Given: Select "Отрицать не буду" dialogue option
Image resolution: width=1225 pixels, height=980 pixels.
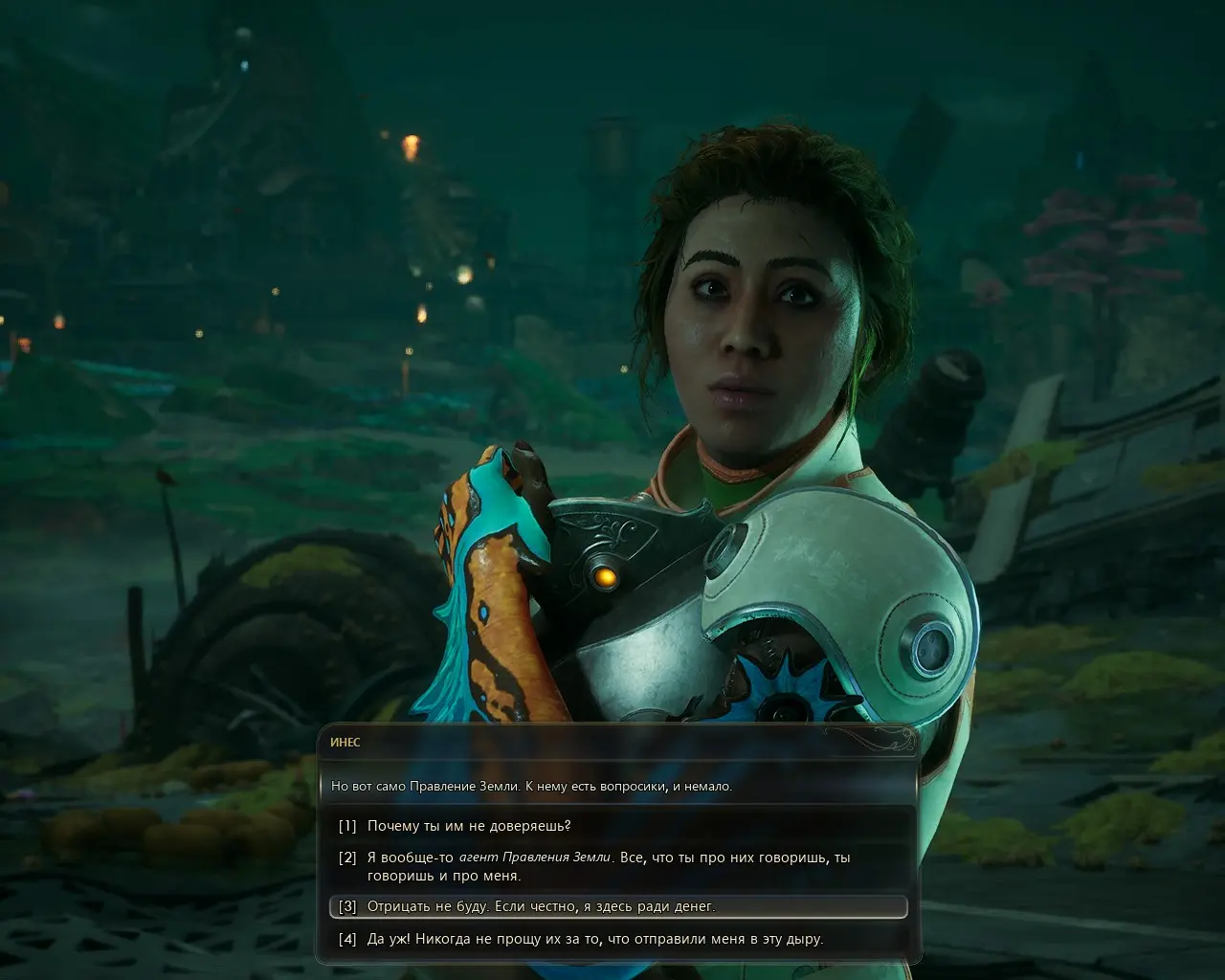Looking at the screenshot, I should [x=541, y=906].
